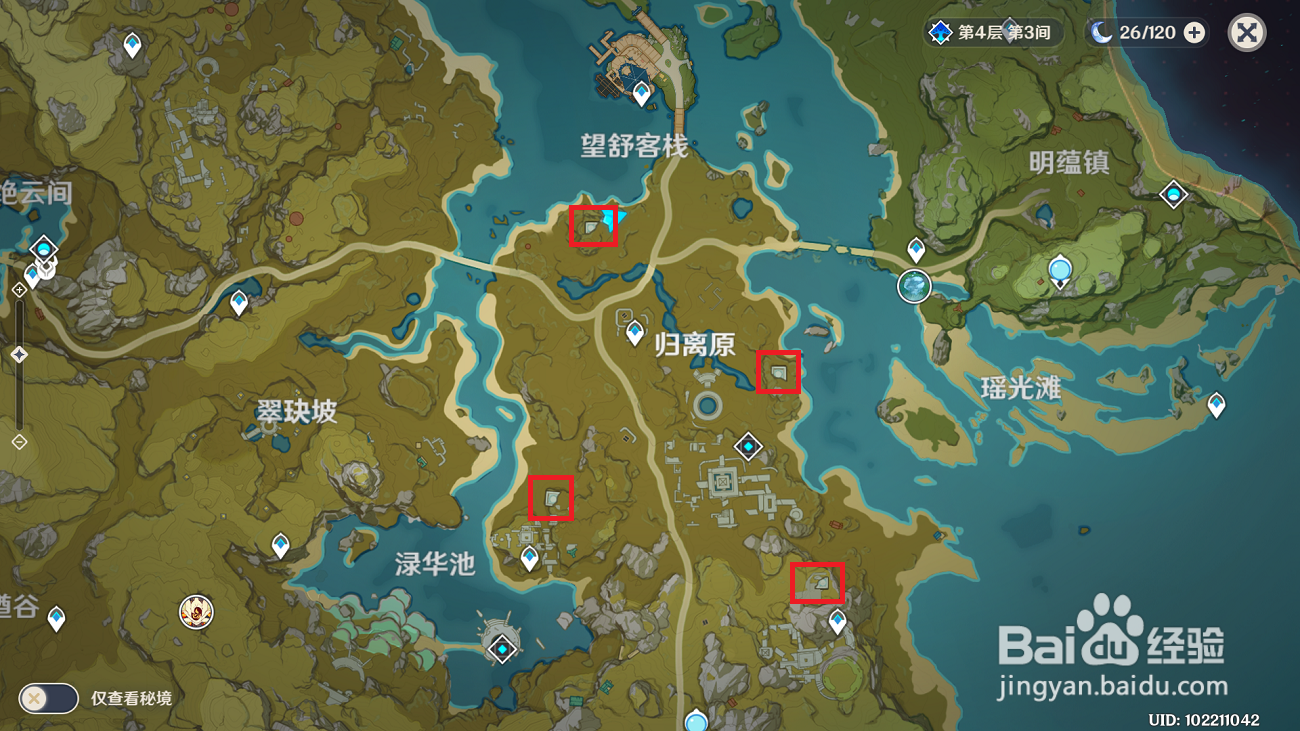
Task: Click the blue layer icon beside 第4层 第3间
Action: [938, 32]
